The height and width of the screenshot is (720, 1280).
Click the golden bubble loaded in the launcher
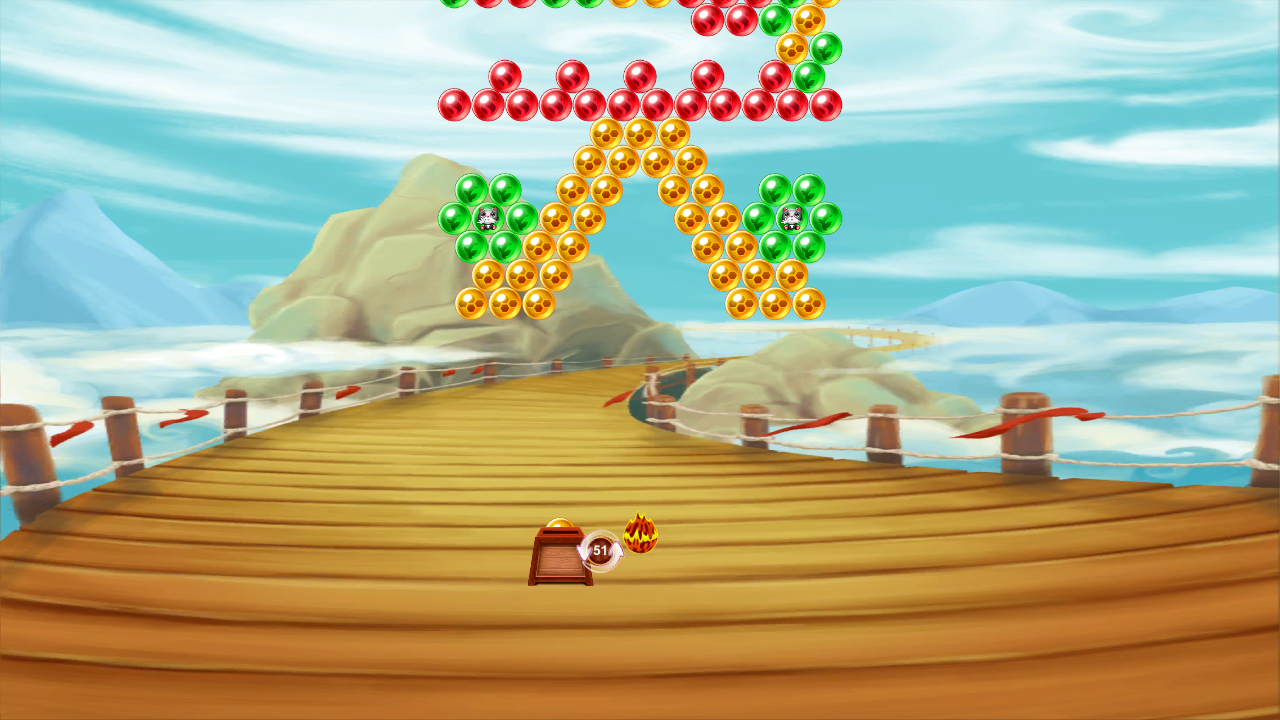coord(558,522)
